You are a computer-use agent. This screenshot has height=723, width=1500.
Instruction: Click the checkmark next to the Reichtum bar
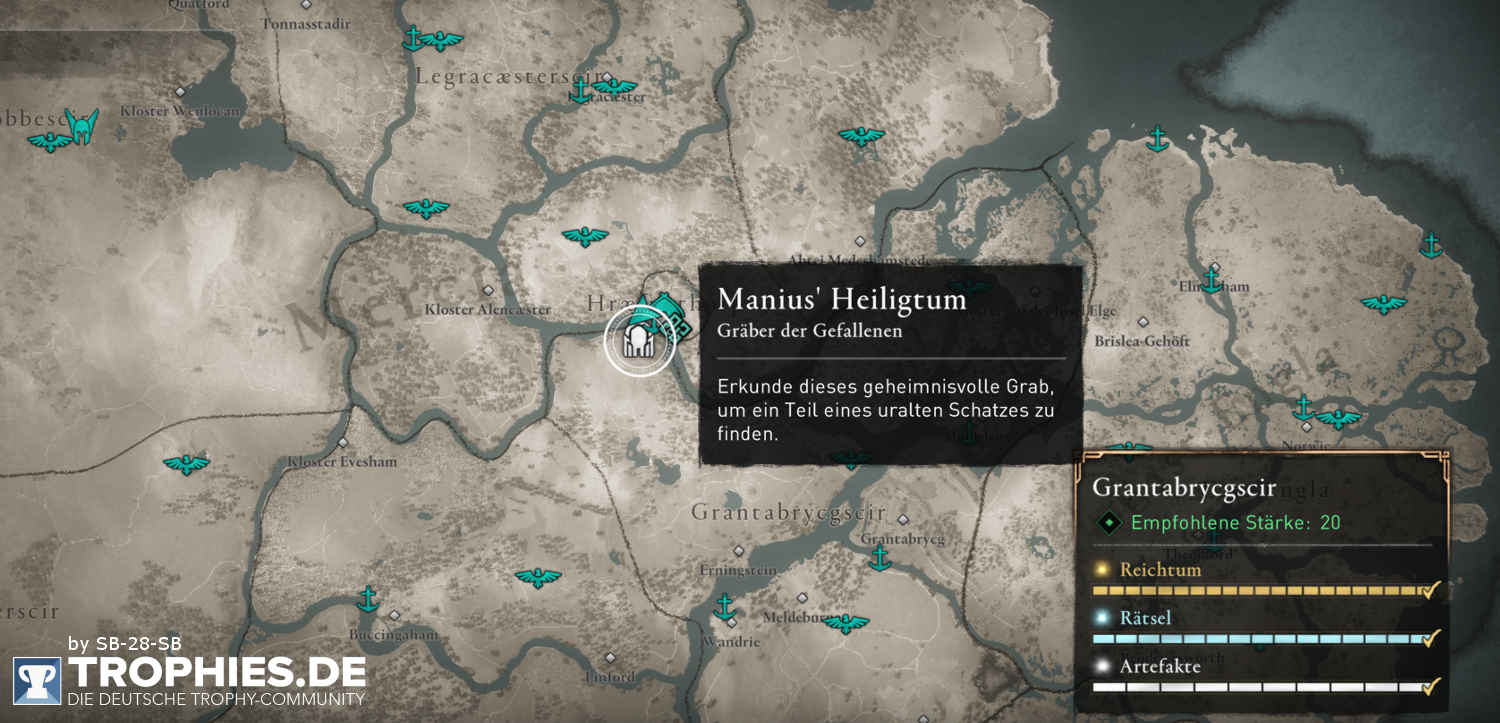pyautogui.click(x=1432, y=590)
